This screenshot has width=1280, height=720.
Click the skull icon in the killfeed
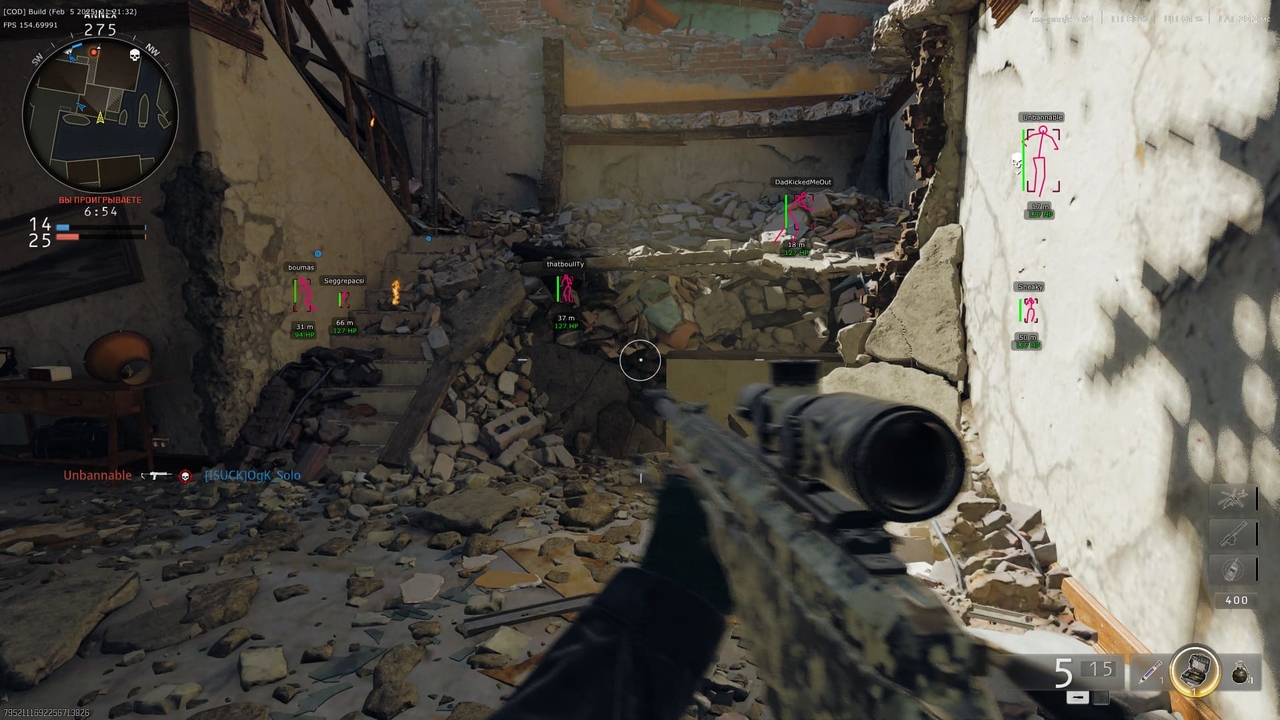(185, 476)
